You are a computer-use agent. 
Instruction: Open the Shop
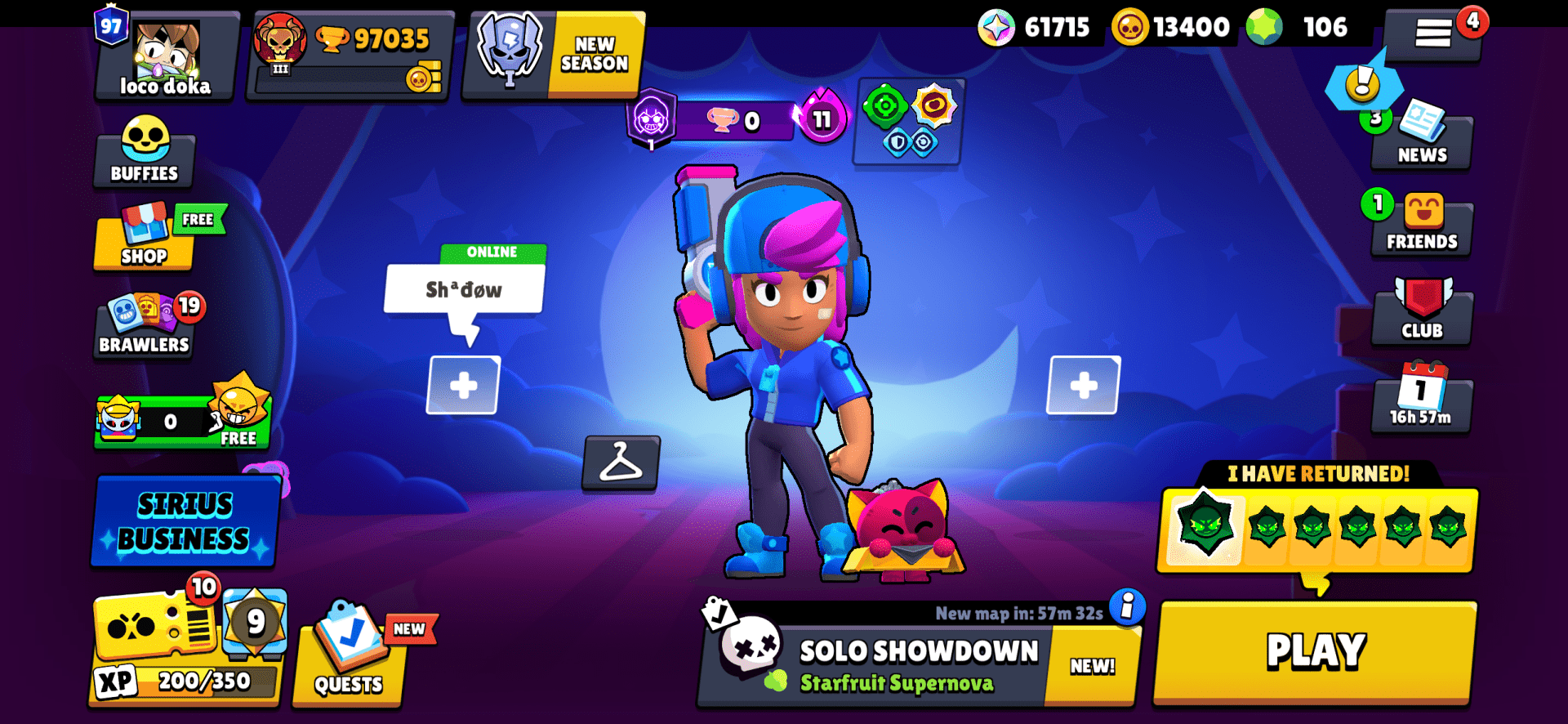[144, 241]
